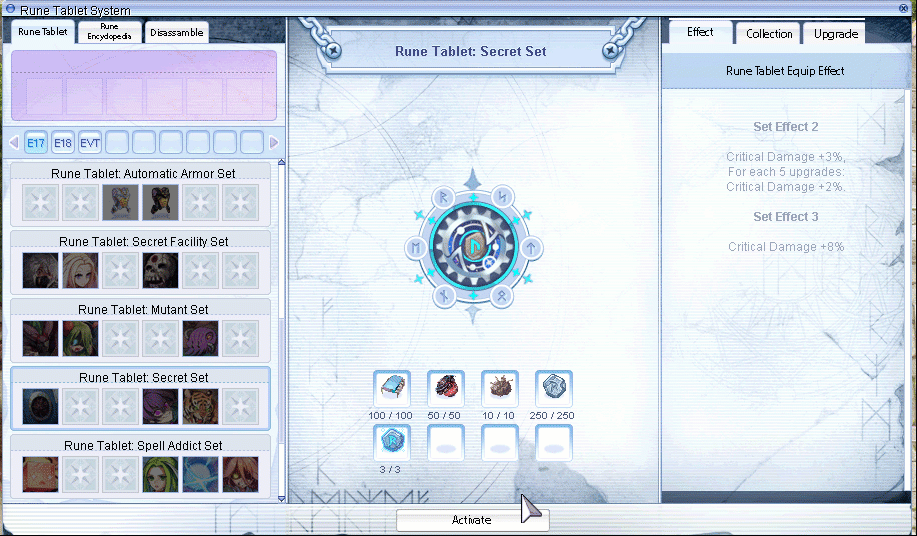917x536 pixels.
Task: Switch to the Upgrade tab
Action: tap(835, 34)
